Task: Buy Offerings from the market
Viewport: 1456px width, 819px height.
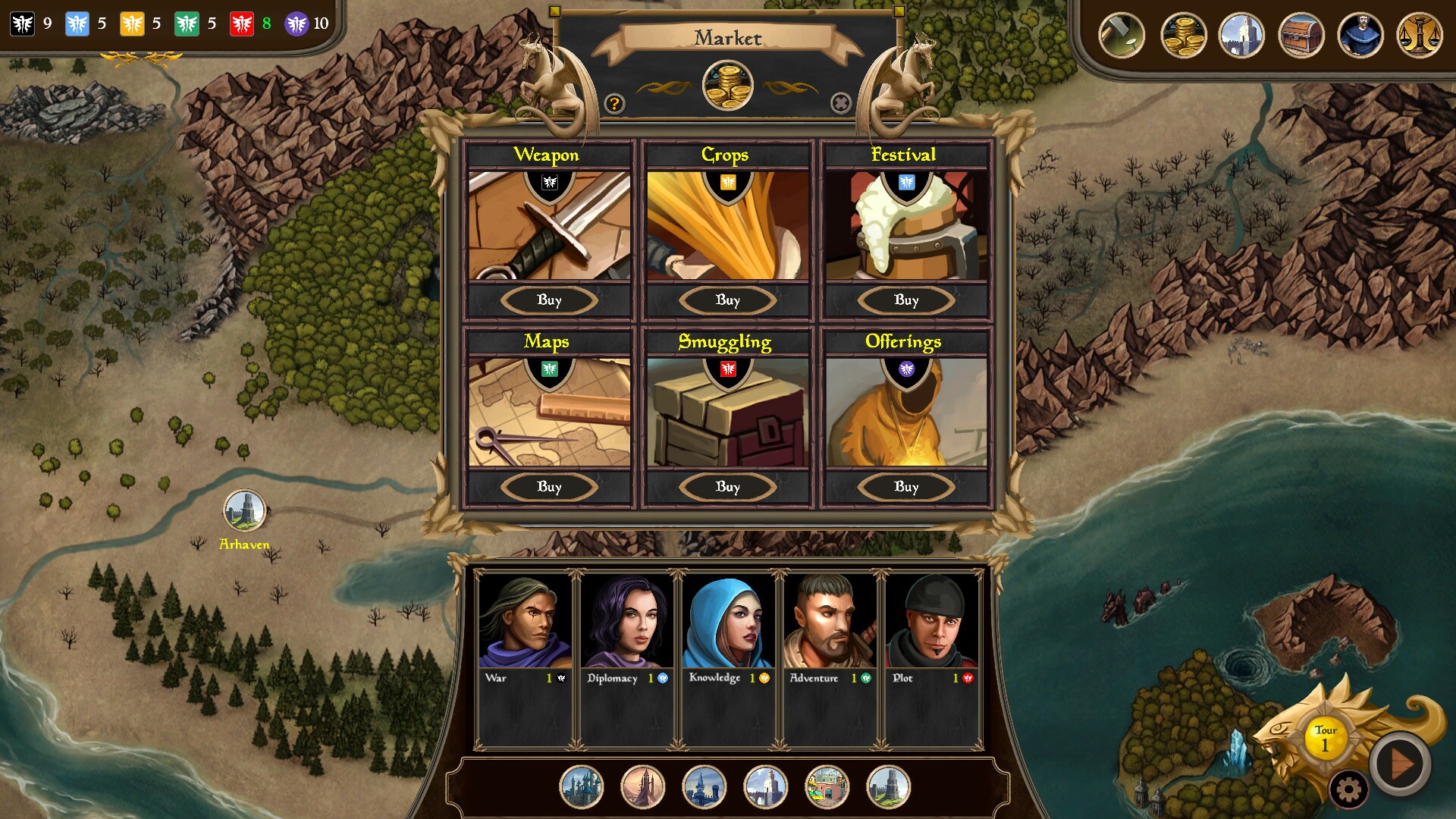Action: coord(905,487)
